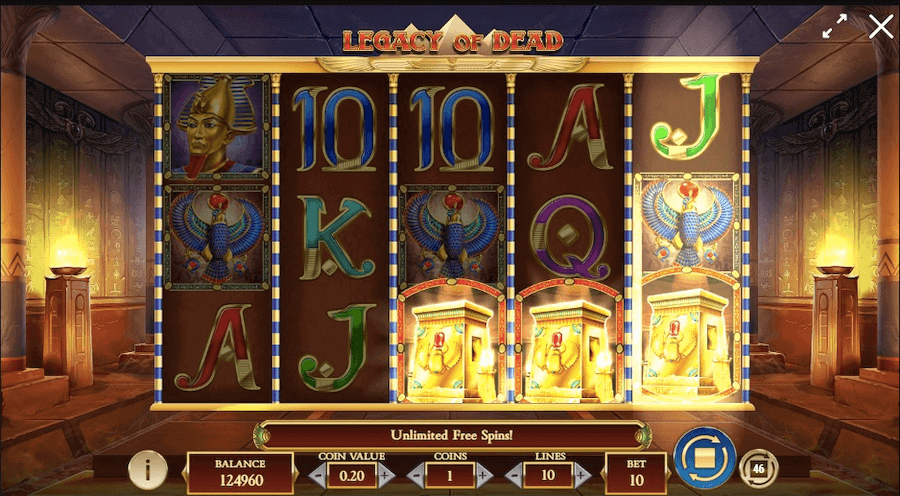Click the blue spin stop button
The height and width of the screenshot is (496, 900).
(704, 459)
